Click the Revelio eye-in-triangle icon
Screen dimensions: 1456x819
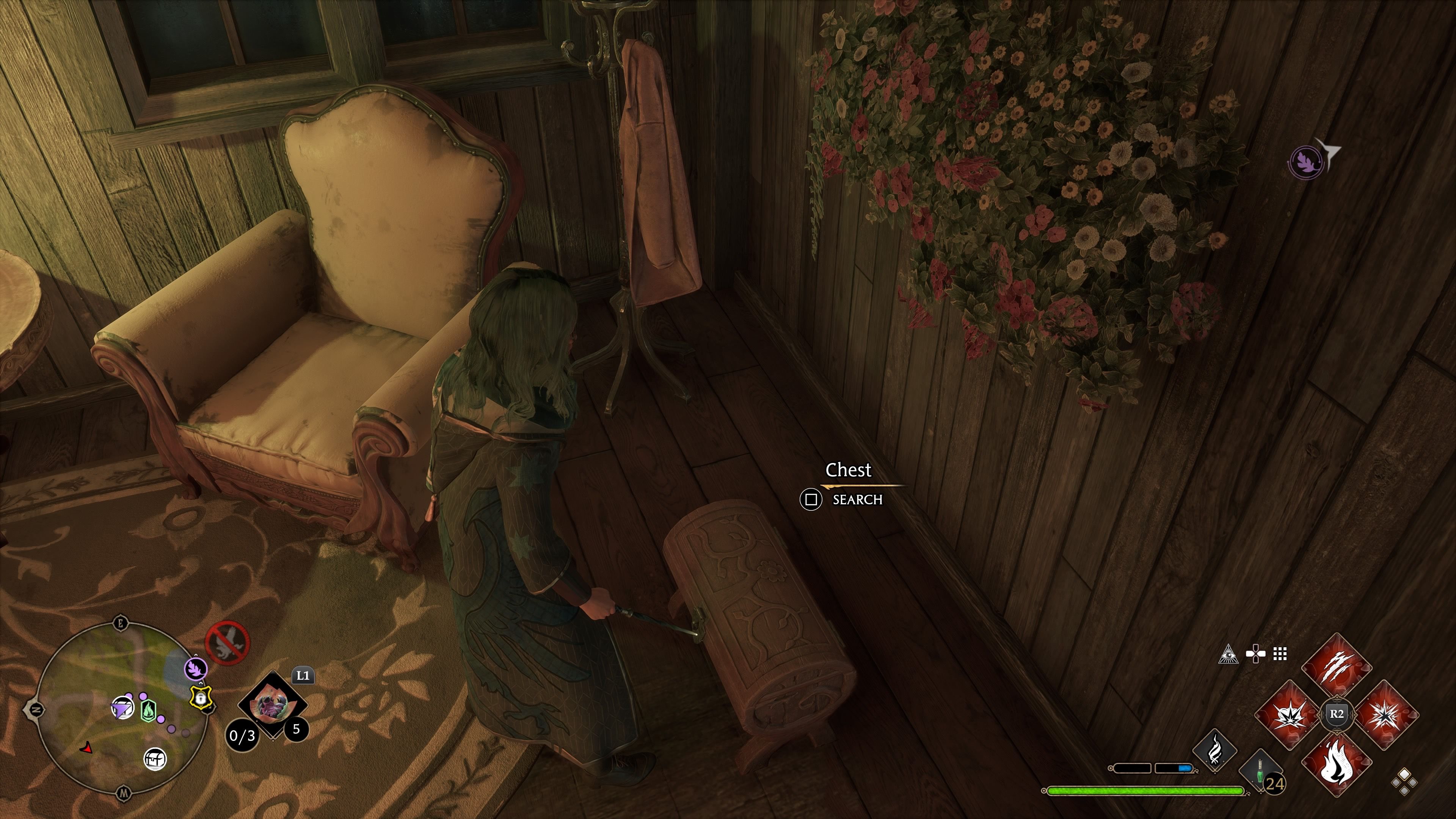click(x=1228, y=654)
